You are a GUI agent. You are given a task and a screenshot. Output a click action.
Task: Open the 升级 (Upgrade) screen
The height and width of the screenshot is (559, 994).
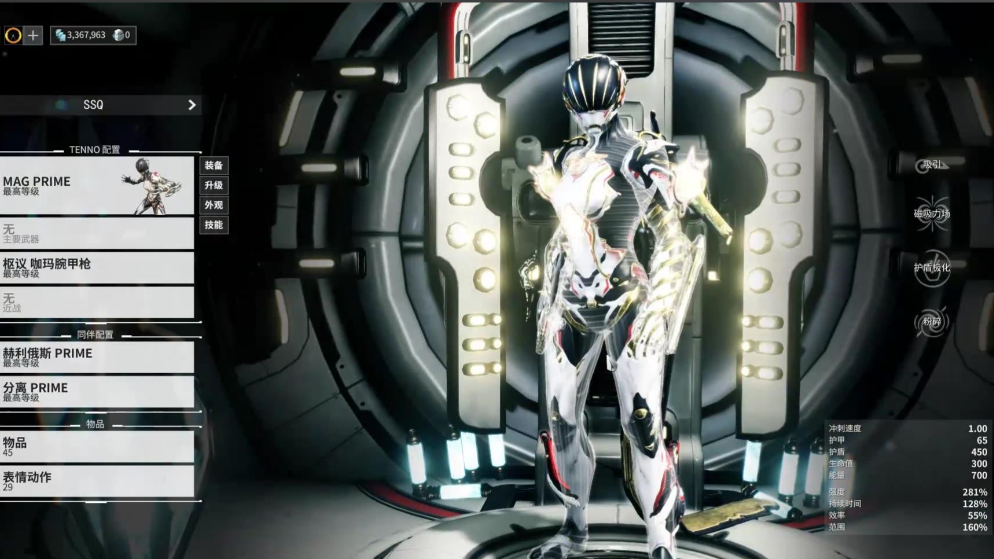click(213, 185)
